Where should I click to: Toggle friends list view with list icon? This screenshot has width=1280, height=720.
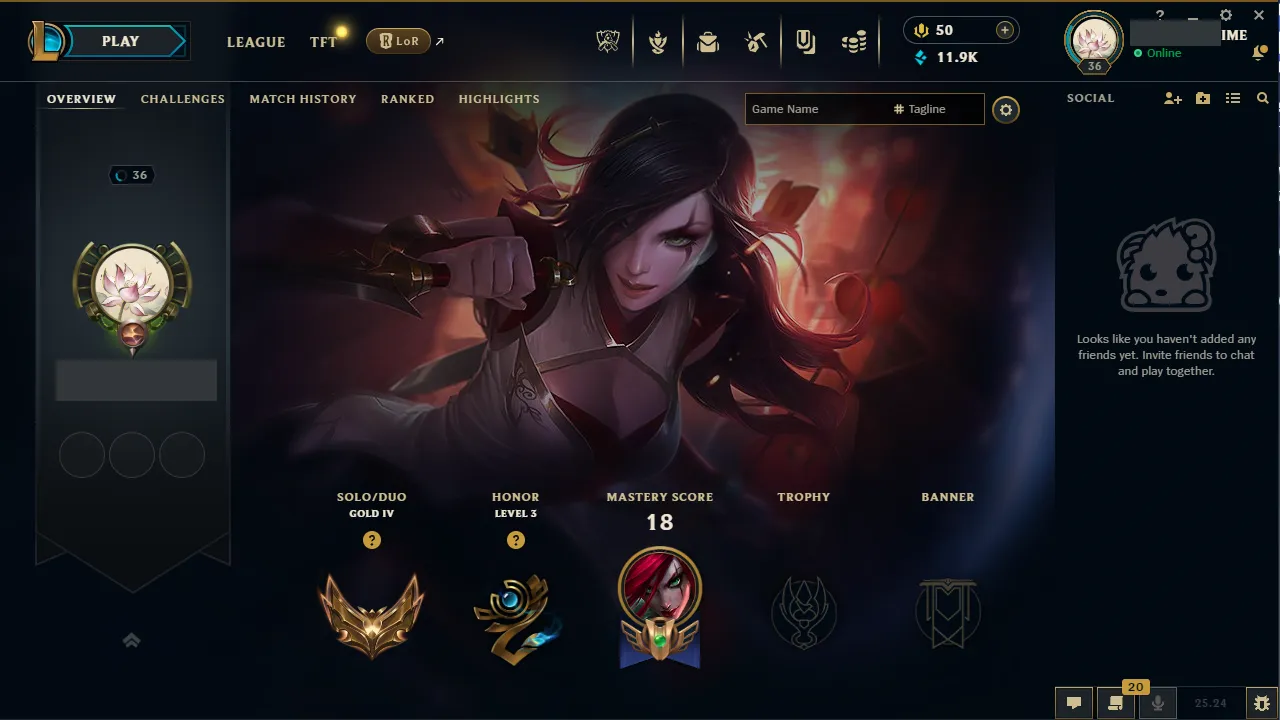click(1233, 98)
